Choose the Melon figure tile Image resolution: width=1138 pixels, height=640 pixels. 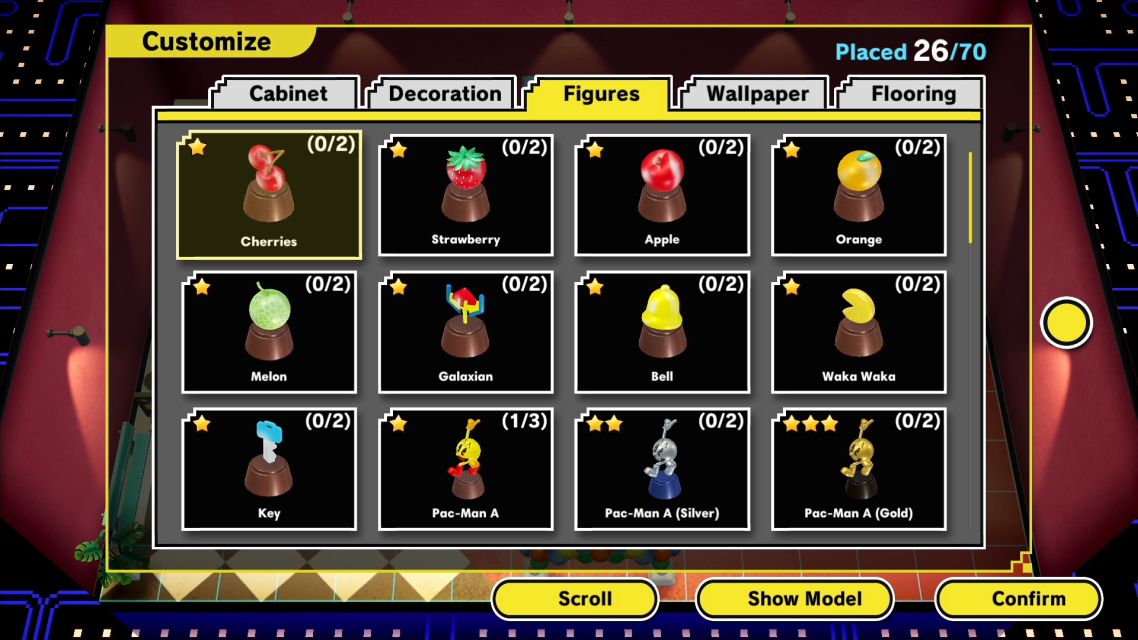(269, 332)
